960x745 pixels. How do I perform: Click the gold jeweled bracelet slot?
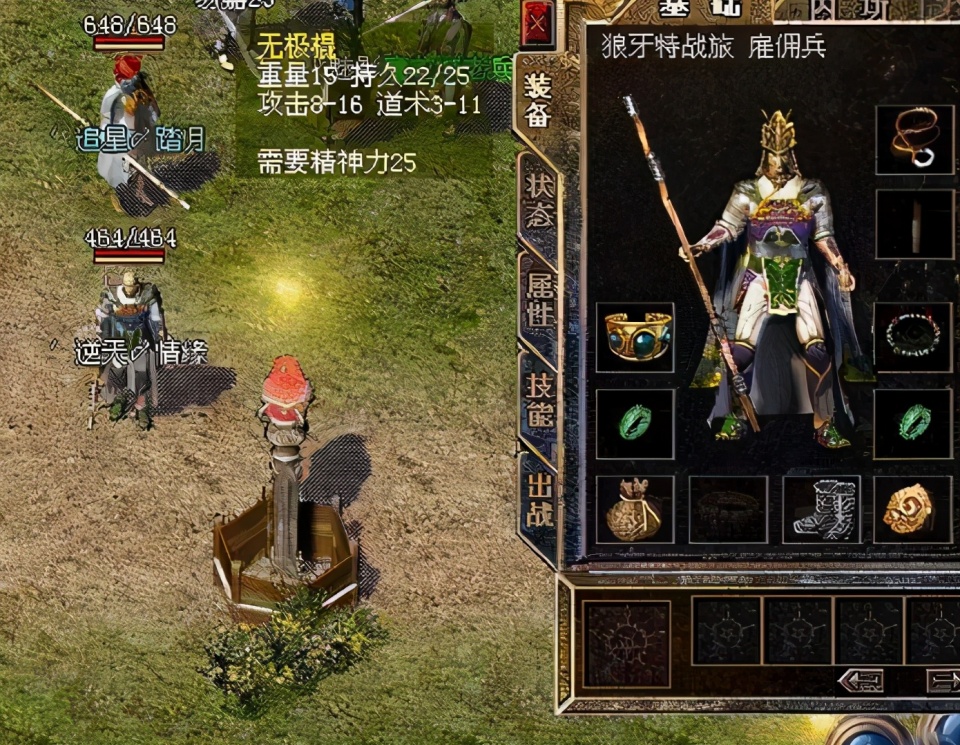click(x=635, y=337)
